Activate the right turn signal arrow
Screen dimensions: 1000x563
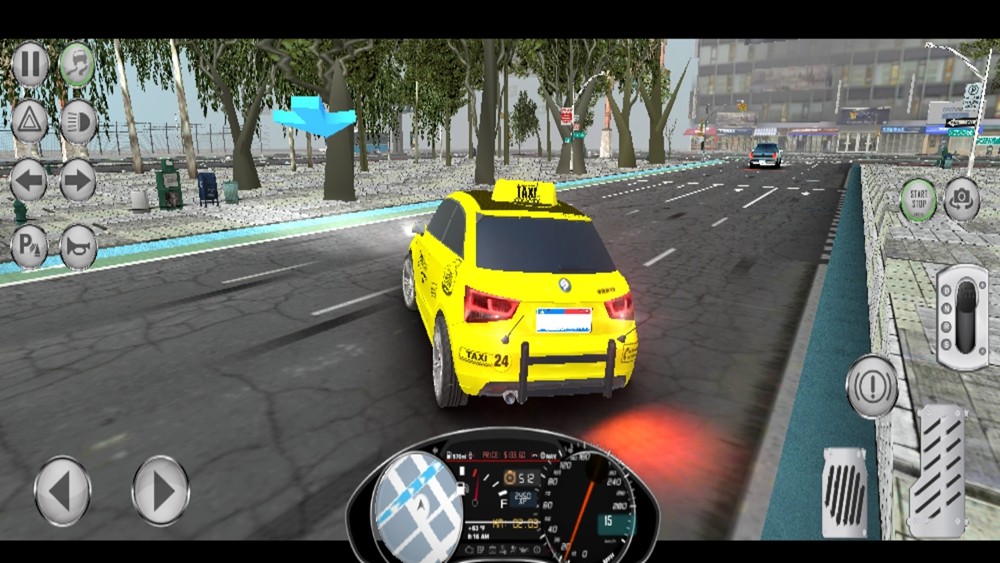point(77,181)
